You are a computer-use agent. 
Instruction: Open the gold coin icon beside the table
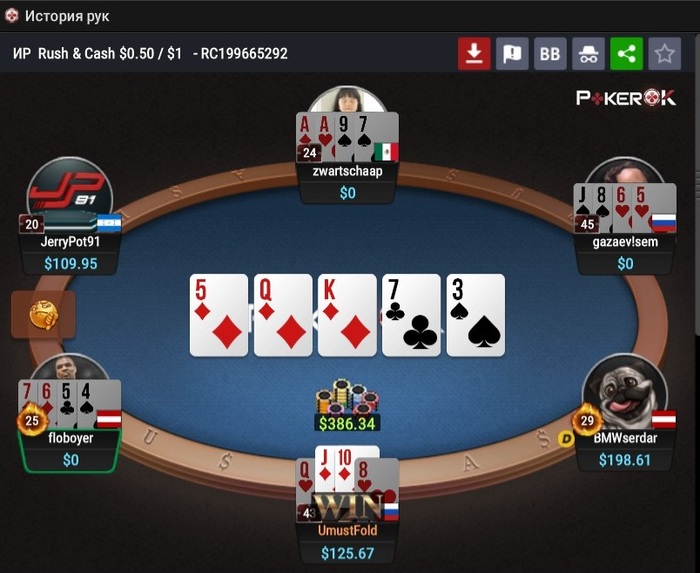click(42, 313)
